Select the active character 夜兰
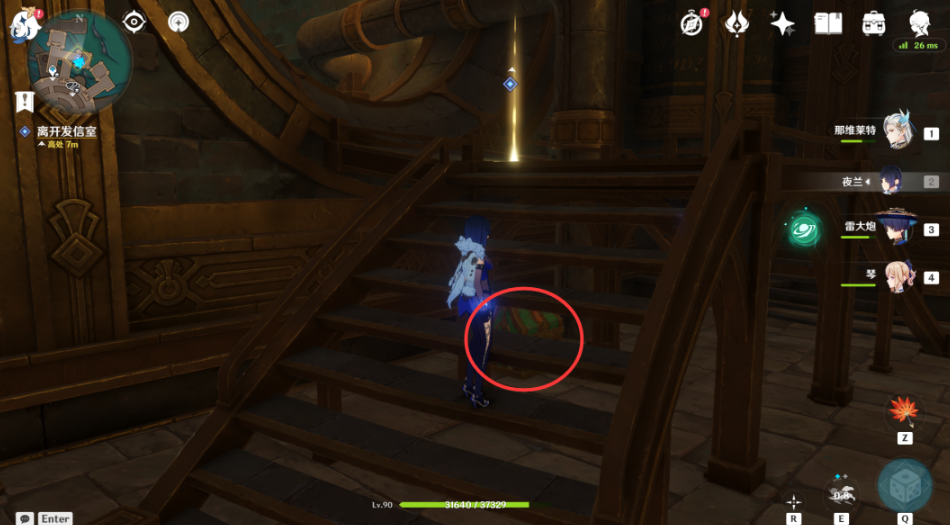 point(896,181)
